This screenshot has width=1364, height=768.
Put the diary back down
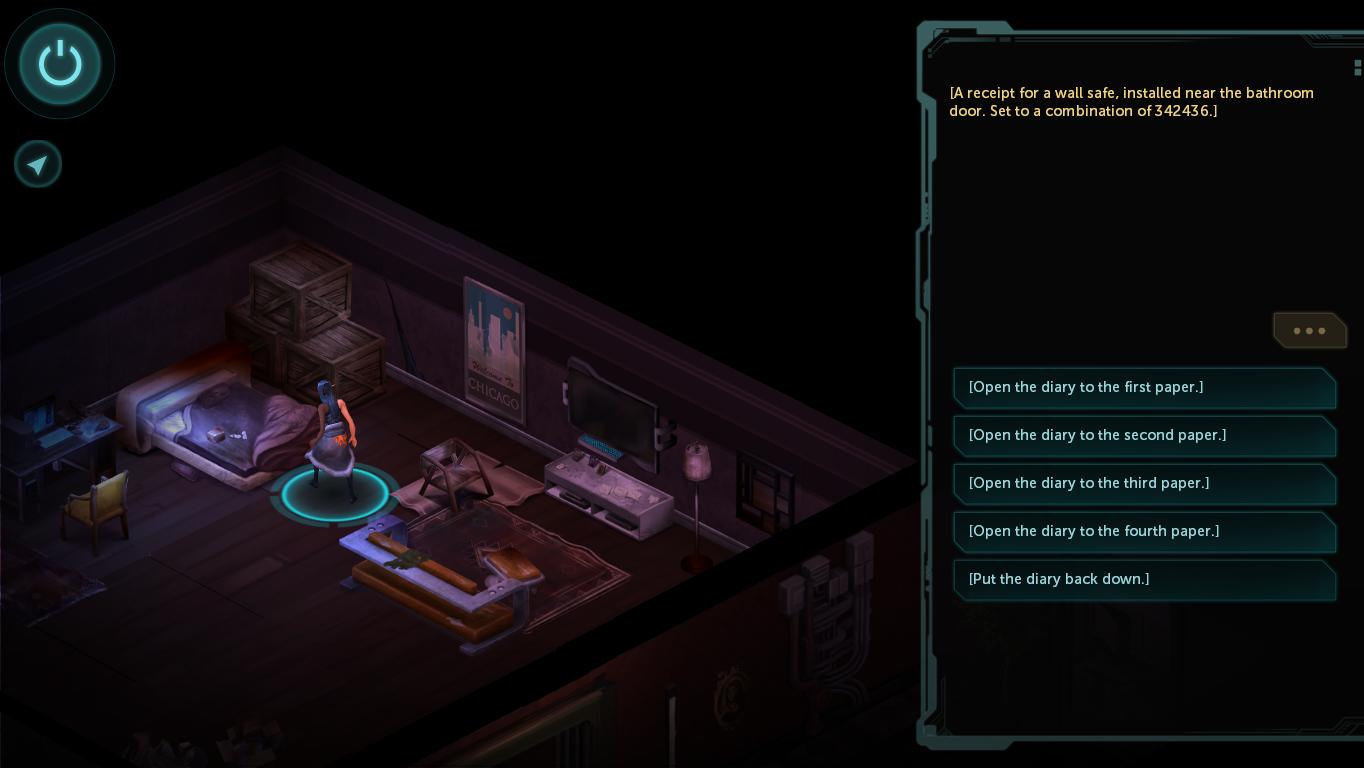1143,580
